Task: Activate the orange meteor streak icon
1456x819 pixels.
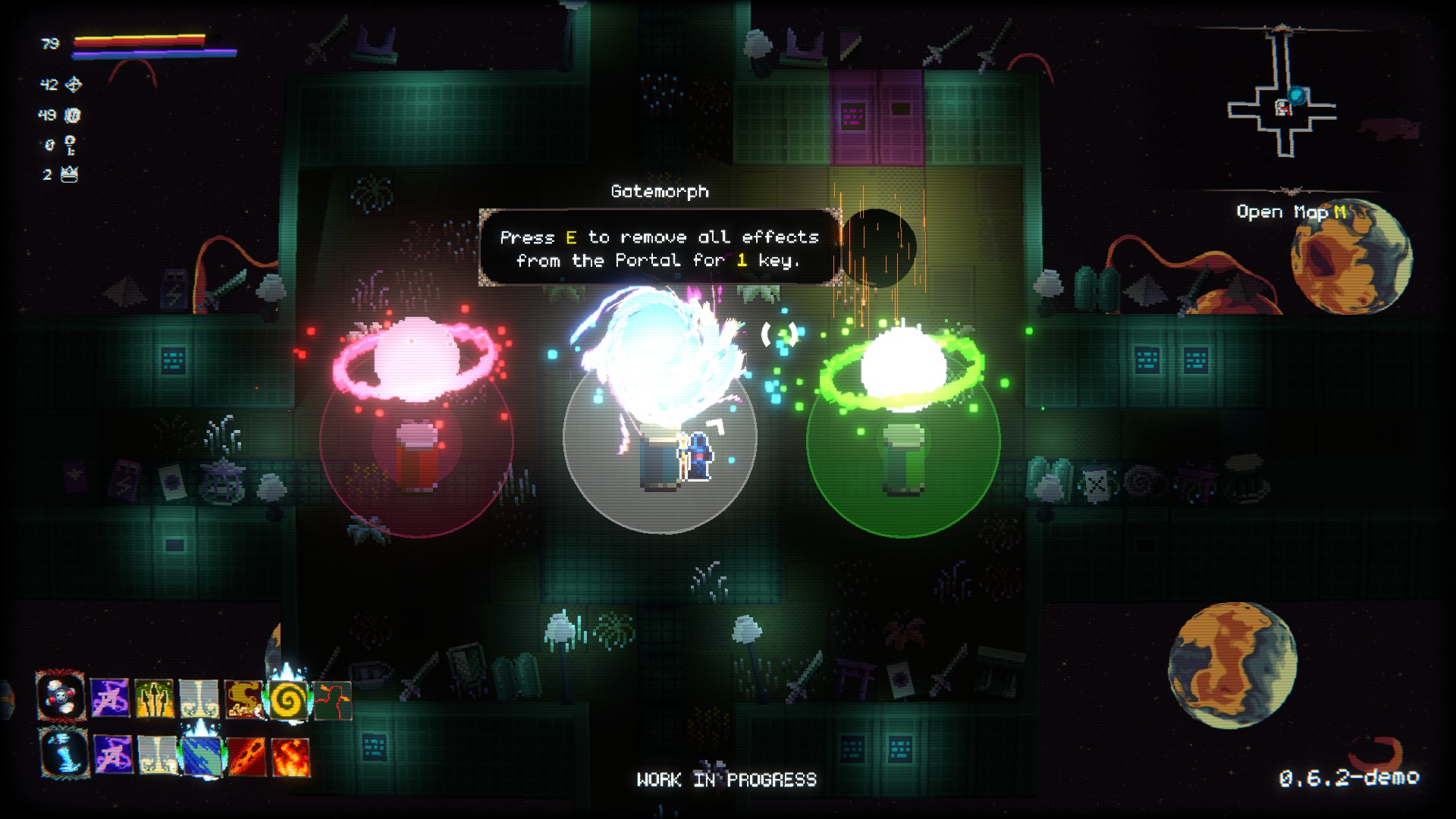Action: [x=246, y=756]
